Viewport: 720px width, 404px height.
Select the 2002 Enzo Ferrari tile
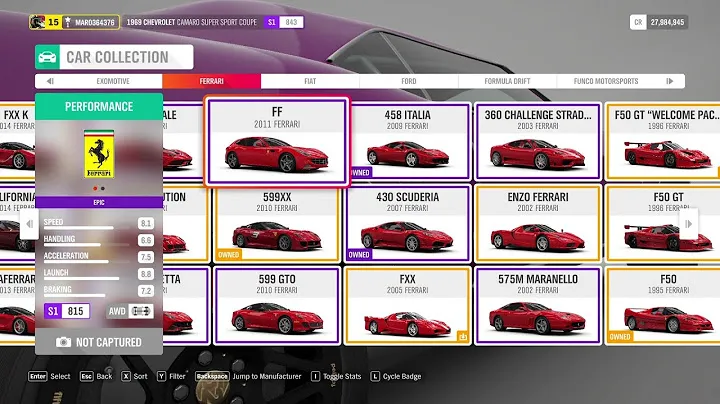pyautogui.click(x=537, y=223)
